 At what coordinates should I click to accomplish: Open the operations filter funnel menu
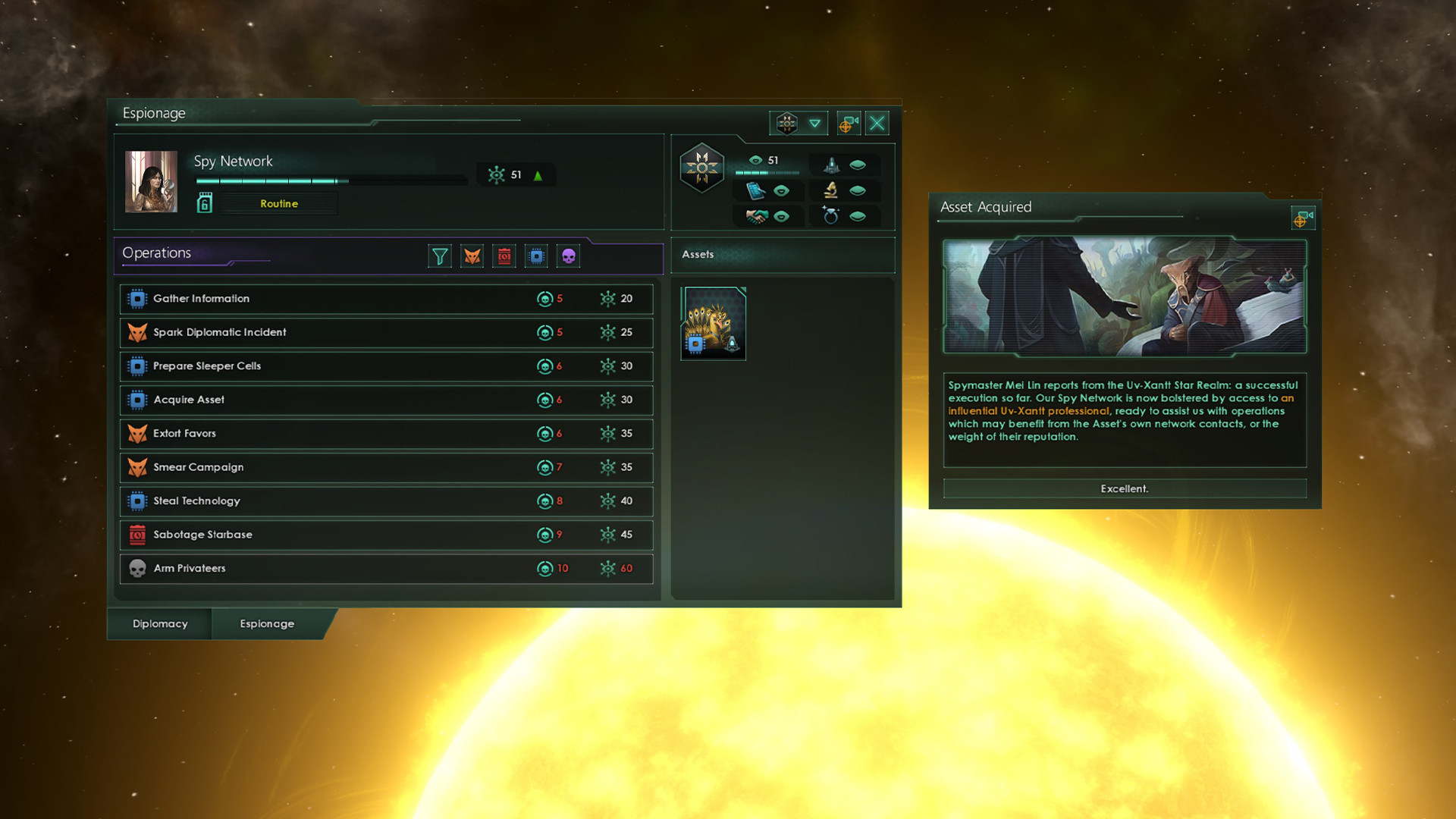point(440,256)
